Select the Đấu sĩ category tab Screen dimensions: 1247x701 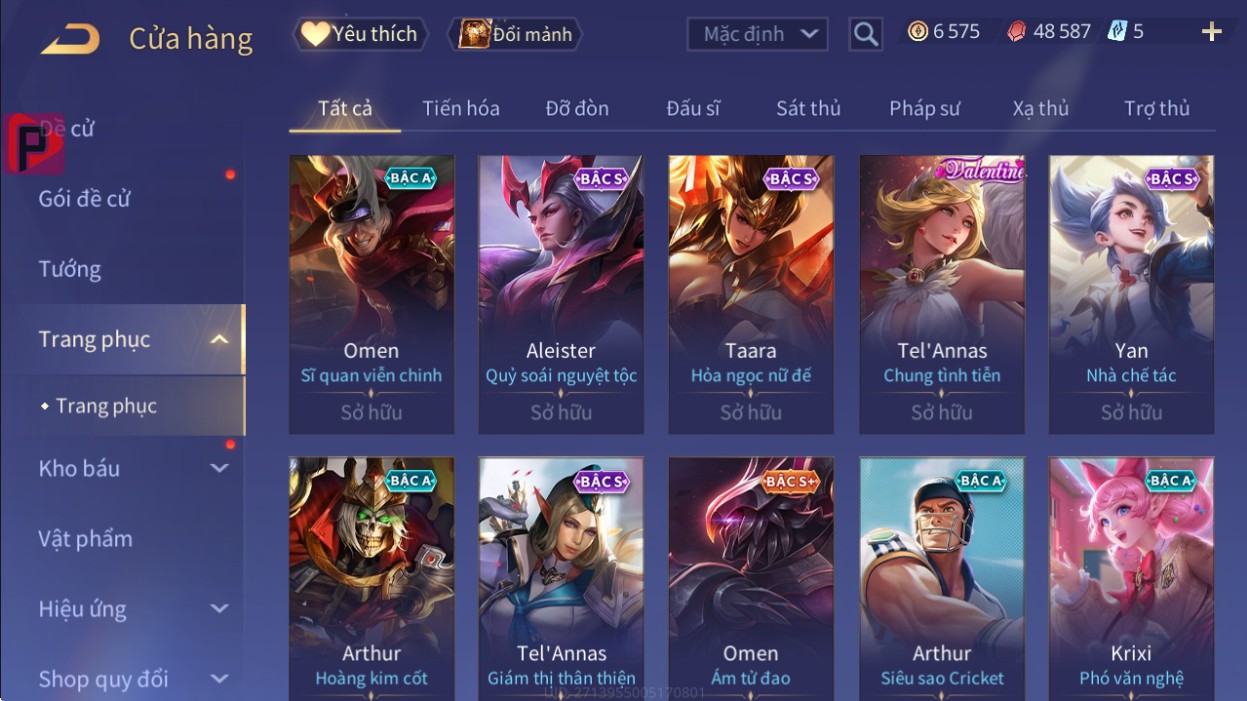click(693, 108)
